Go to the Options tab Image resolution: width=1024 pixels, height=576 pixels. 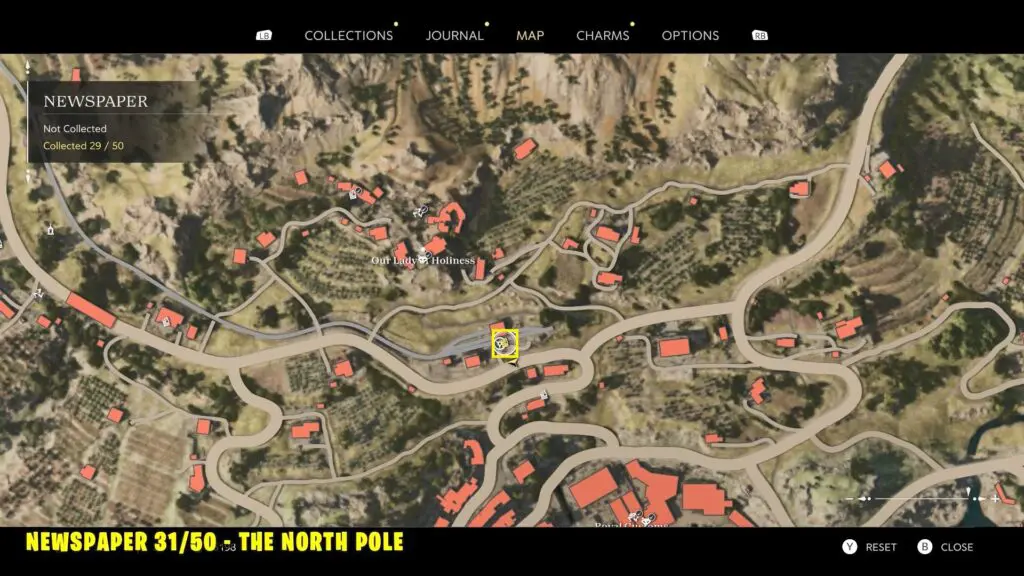point(690,36)
